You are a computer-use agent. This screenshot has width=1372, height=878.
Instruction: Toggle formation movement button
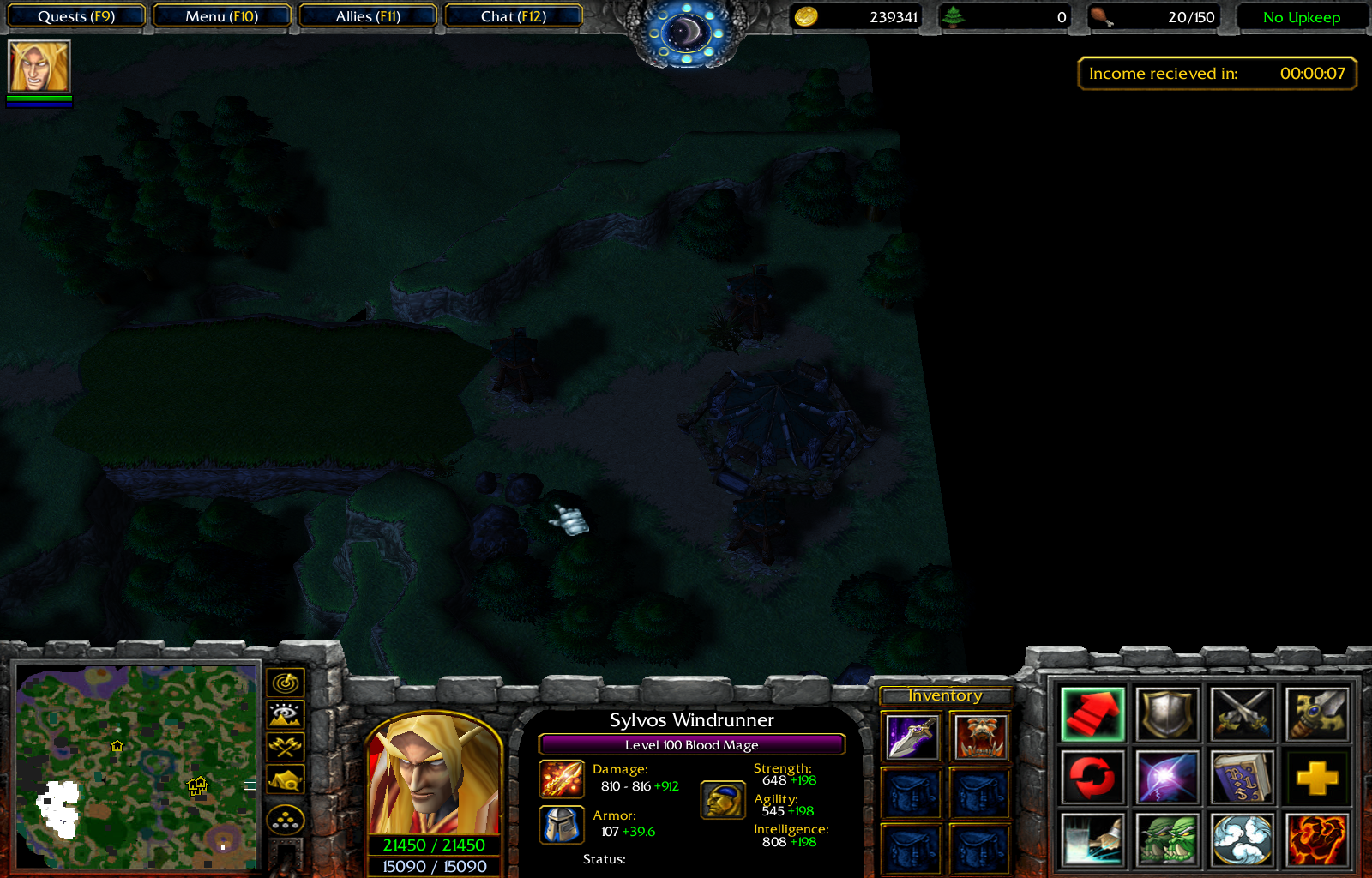(x=286, y=821)
